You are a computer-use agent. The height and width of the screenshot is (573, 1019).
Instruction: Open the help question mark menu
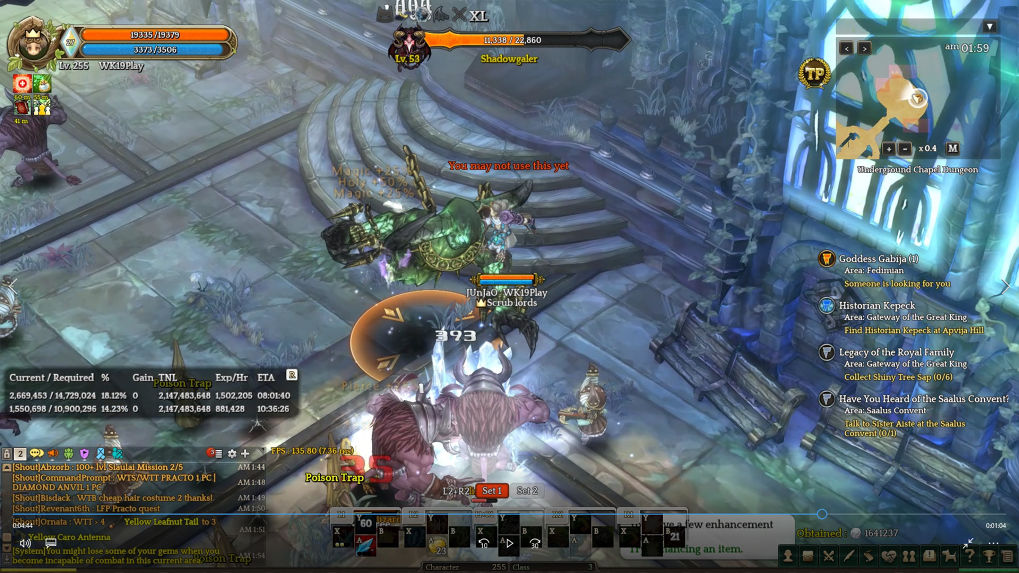[x=969, y=556]
